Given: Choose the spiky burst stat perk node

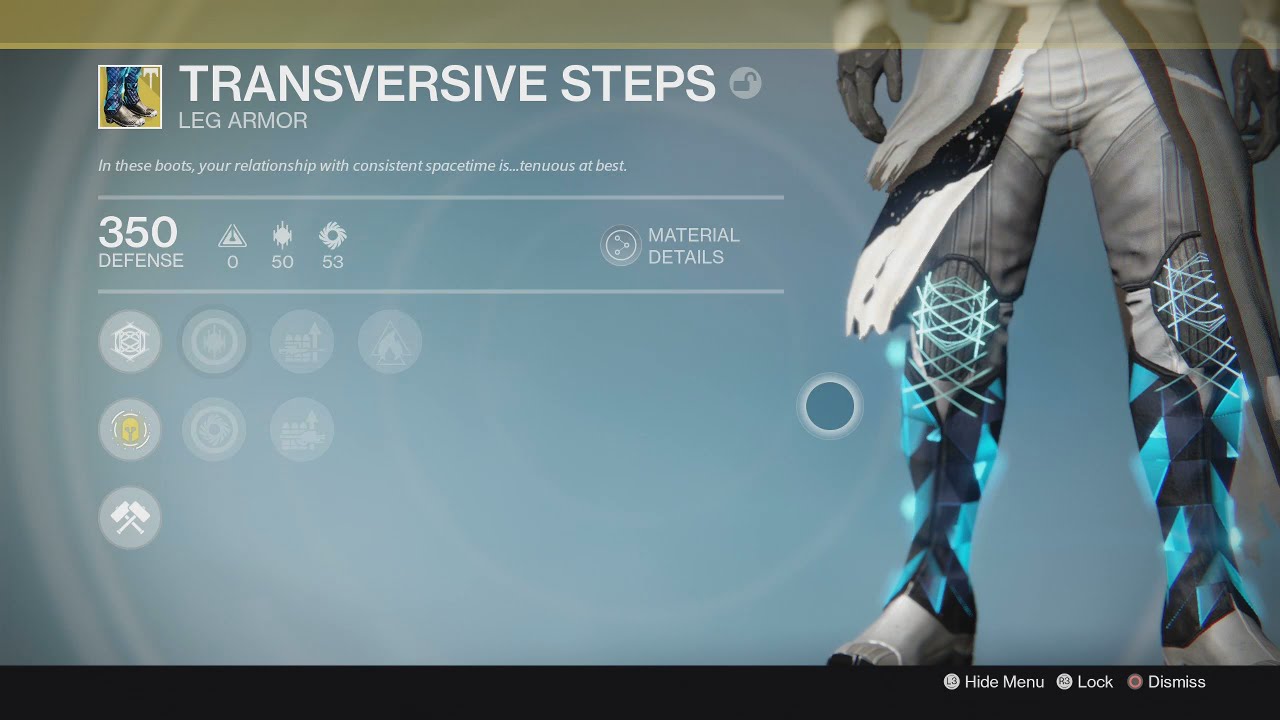Looking at the screenshot, I should tap(214, 342).
